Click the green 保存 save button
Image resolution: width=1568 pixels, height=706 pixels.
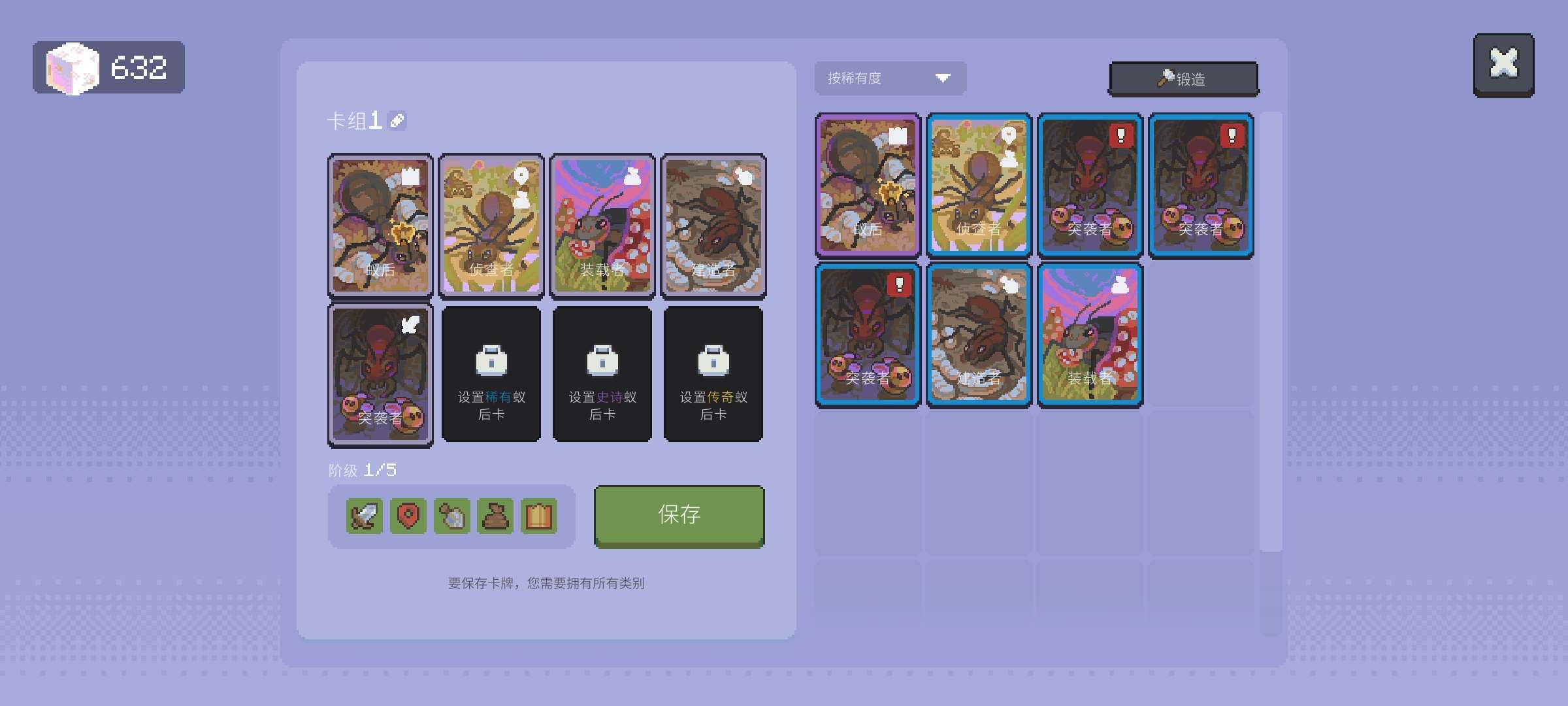coord(678,515)
